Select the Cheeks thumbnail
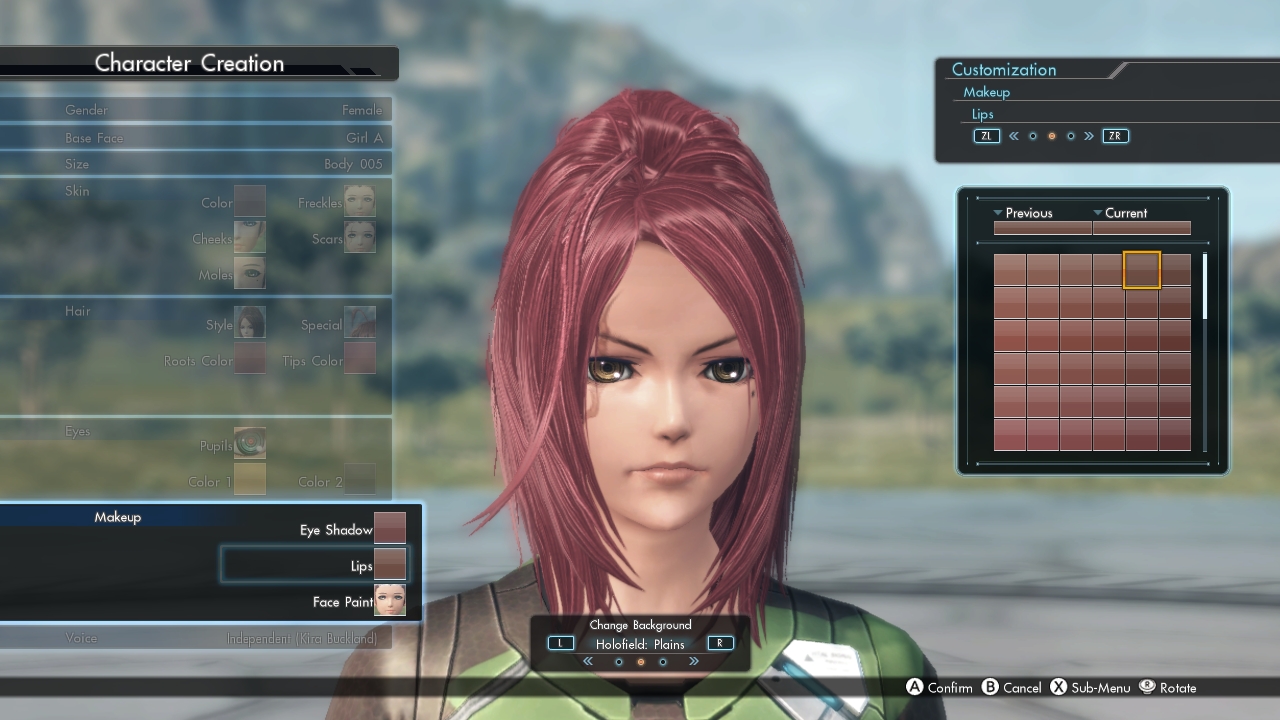The width and height of the screenshot is (1280, 720). pyautogui.click(x=250, y=237)
